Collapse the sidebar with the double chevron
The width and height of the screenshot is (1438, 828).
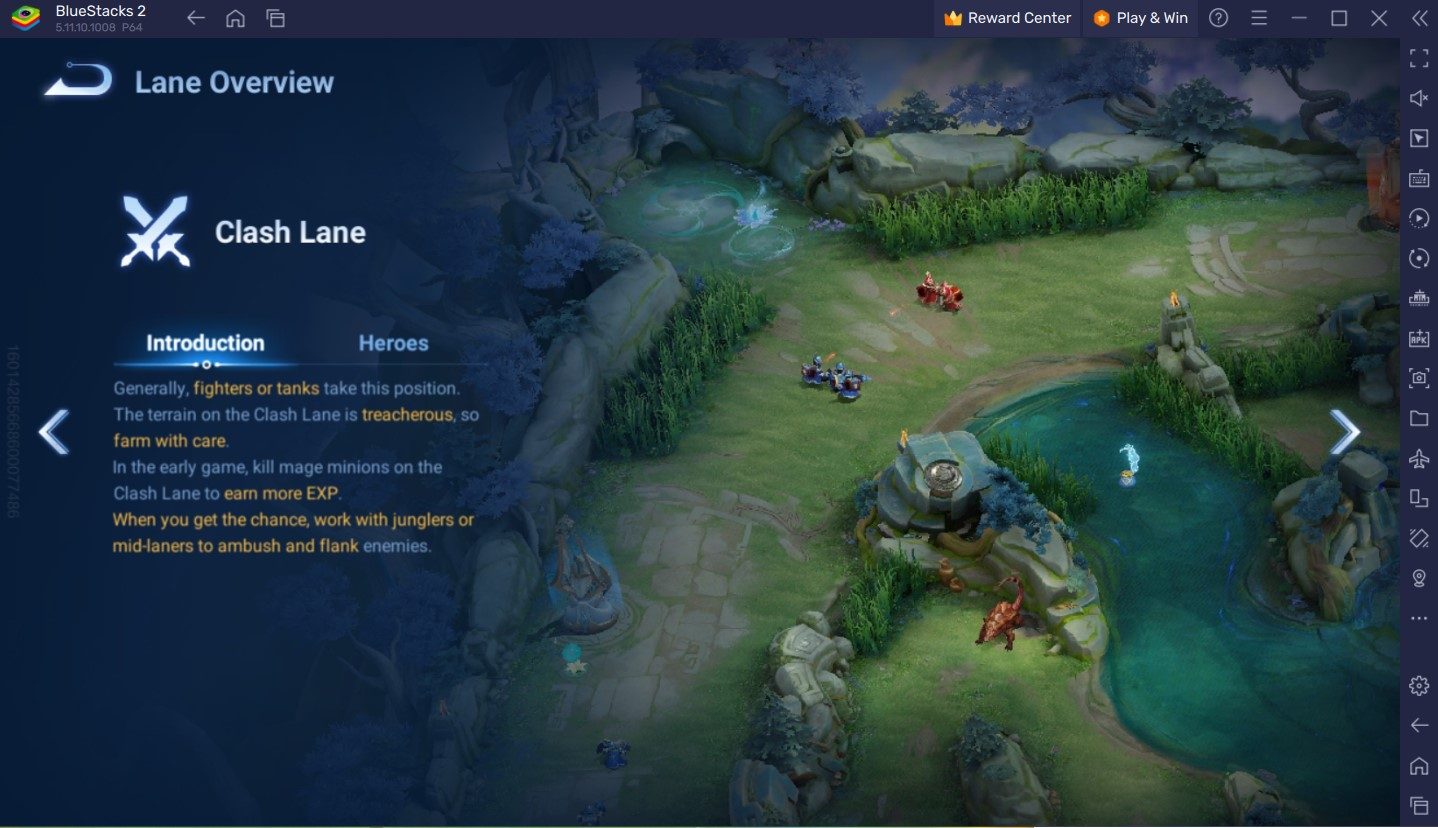[x=1418, y=17]
